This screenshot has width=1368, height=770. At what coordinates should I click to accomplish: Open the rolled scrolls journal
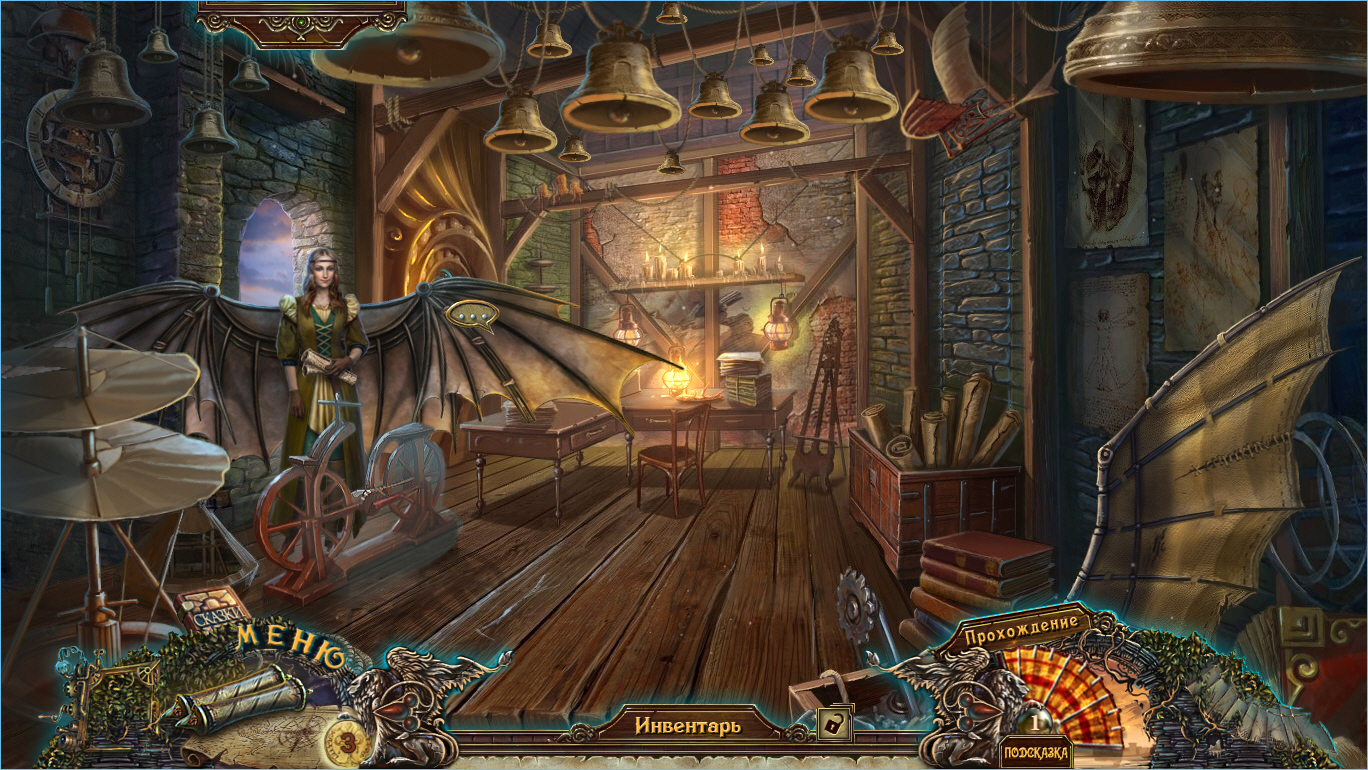[x=242, y=695]
